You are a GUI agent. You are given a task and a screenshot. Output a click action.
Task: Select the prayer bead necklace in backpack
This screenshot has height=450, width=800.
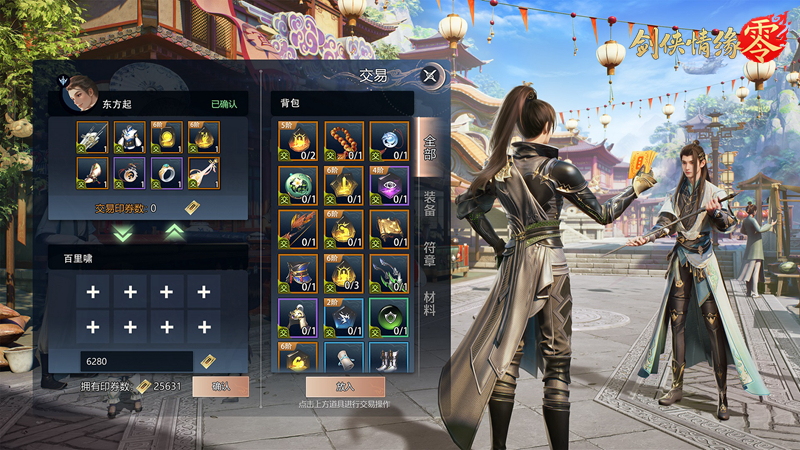(x=344, y=141)
